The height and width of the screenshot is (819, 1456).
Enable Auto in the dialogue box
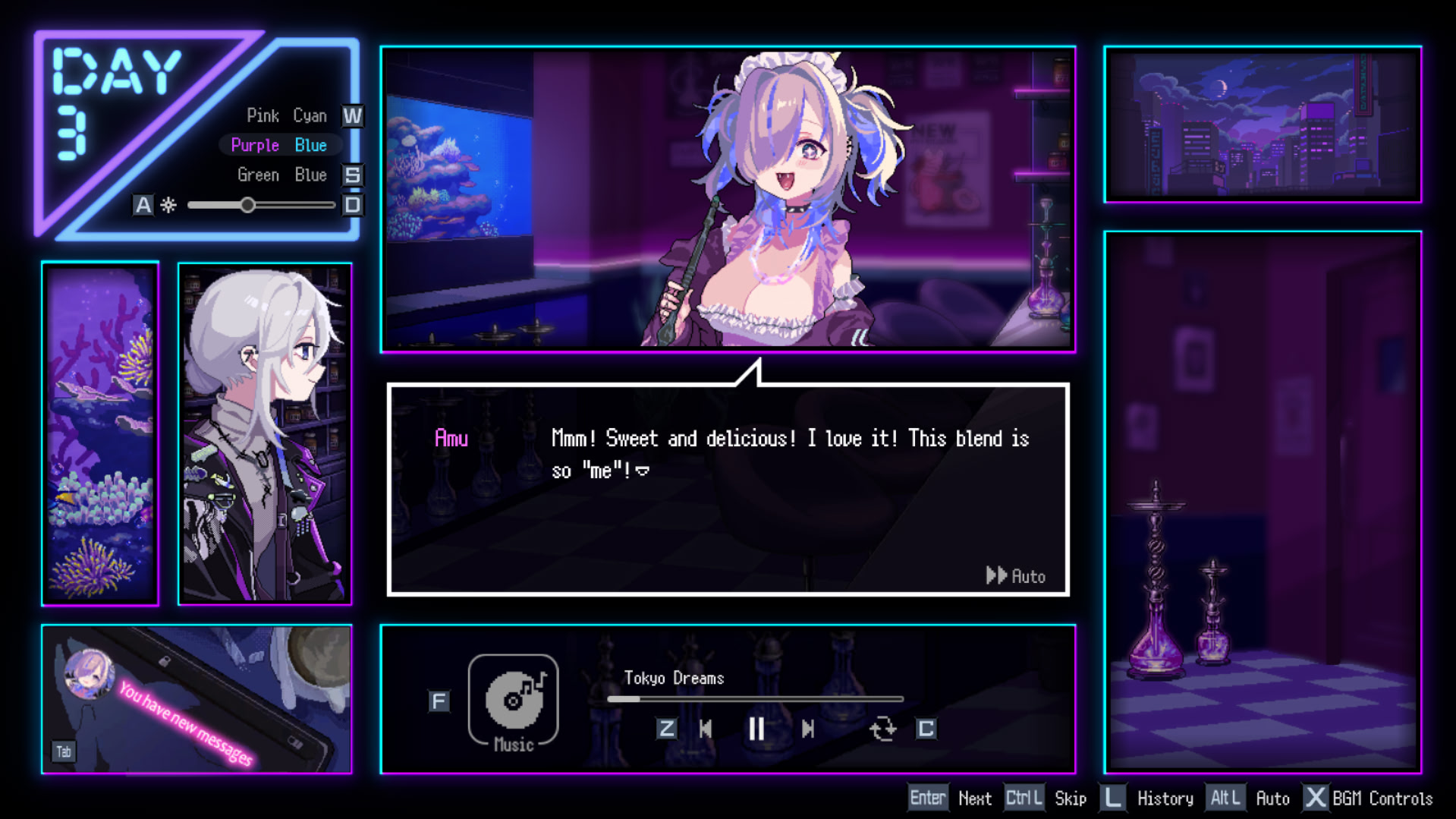pos(1016,576)
